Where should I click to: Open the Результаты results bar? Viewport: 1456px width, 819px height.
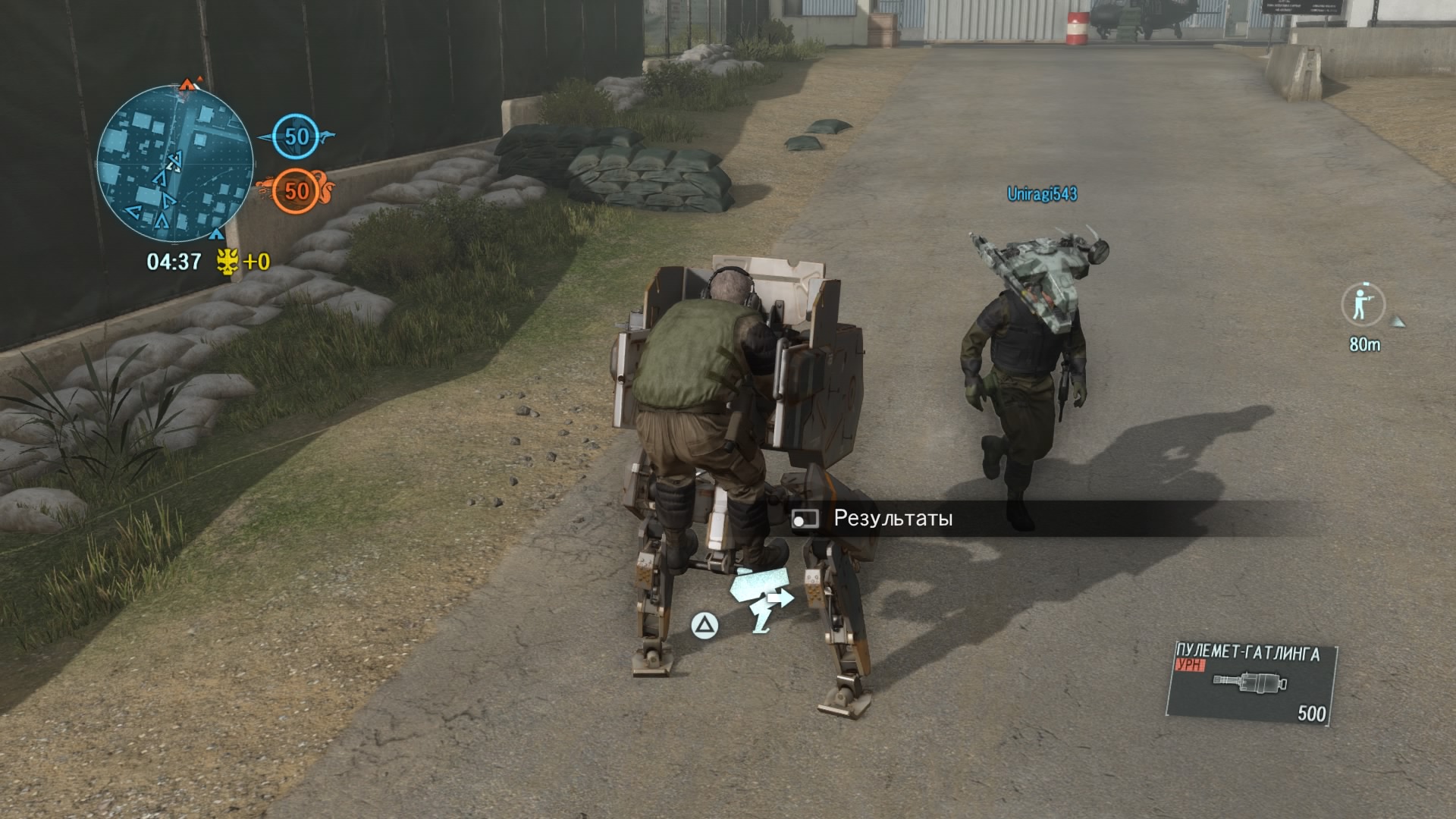tap(893, 519)
